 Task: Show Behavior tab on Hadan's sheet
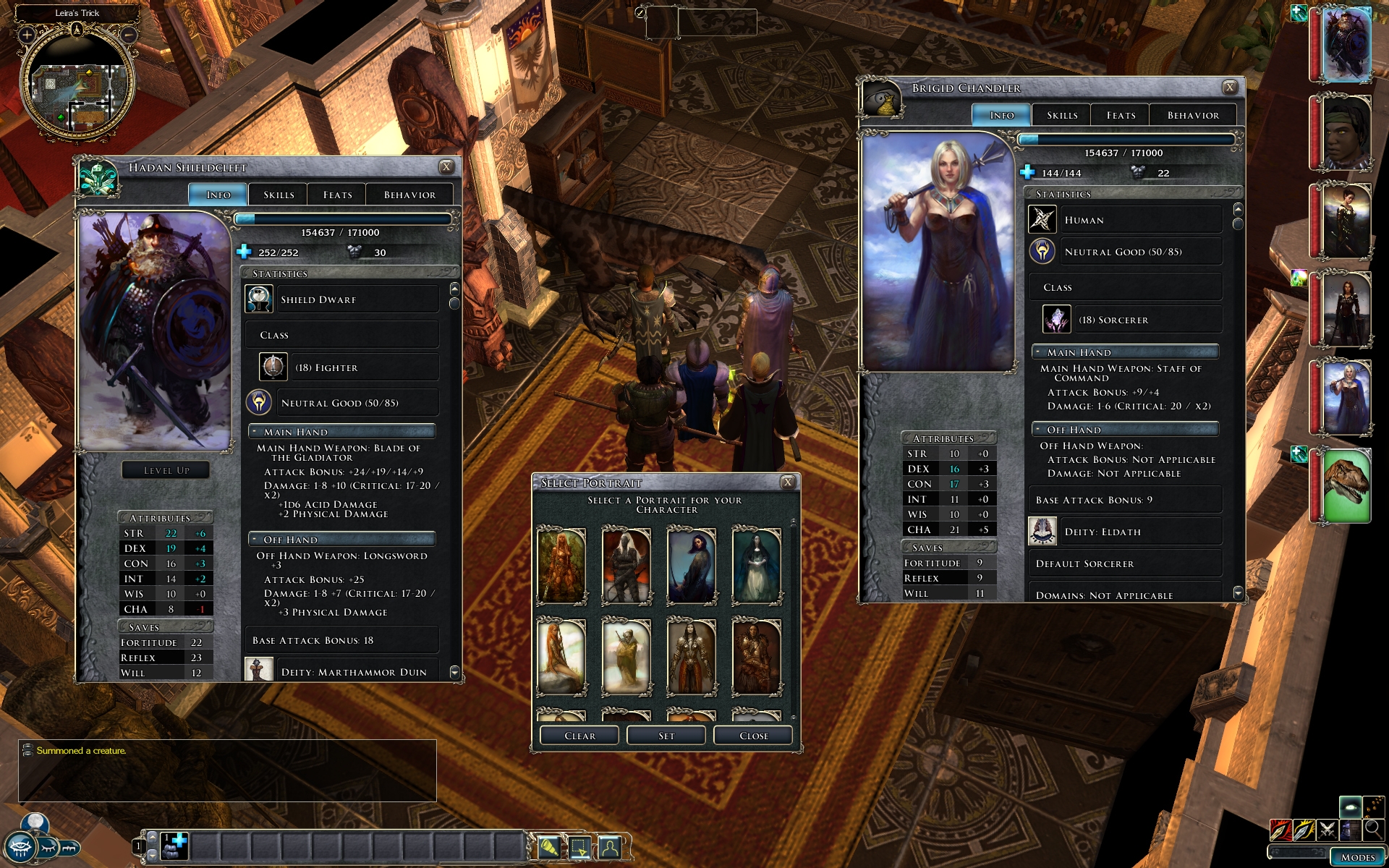coord(409,195)
